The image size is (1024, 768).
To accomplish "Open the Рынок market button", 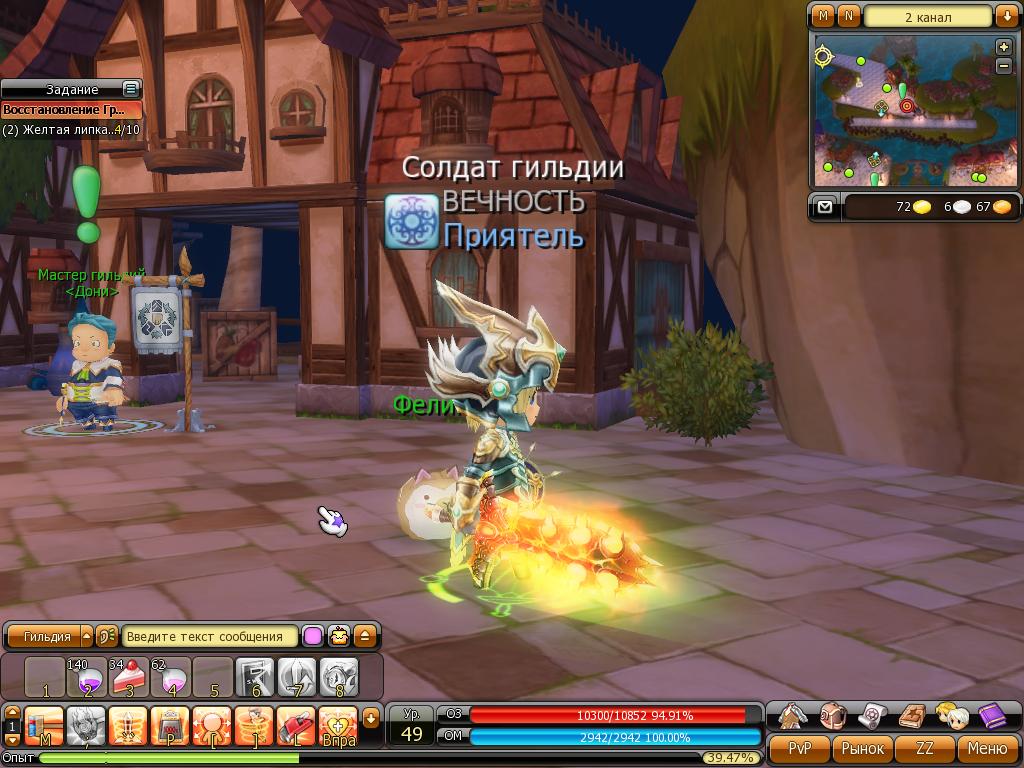I will coord(862,748).
